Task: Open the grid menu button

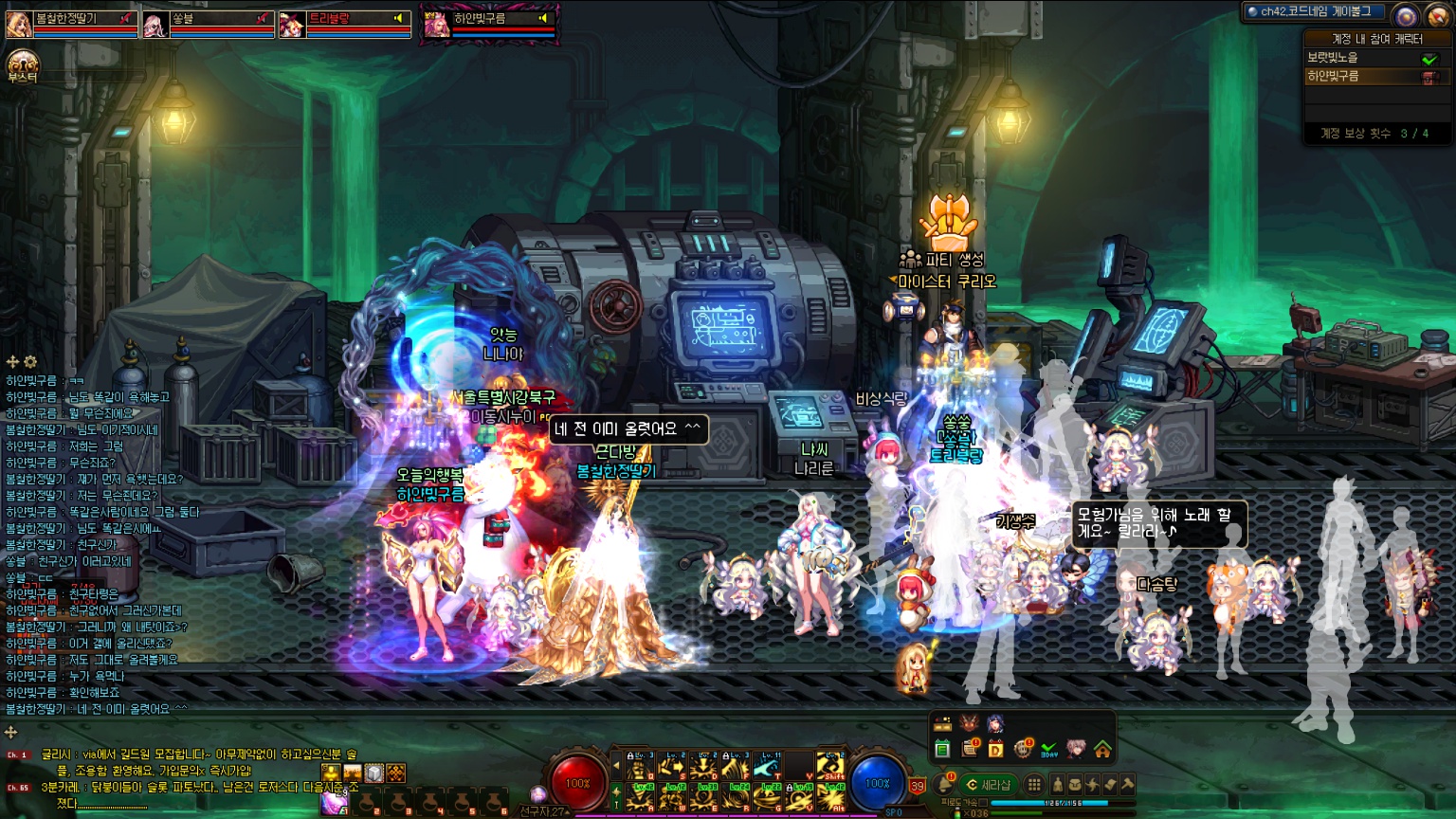Action: [1034, 785]
